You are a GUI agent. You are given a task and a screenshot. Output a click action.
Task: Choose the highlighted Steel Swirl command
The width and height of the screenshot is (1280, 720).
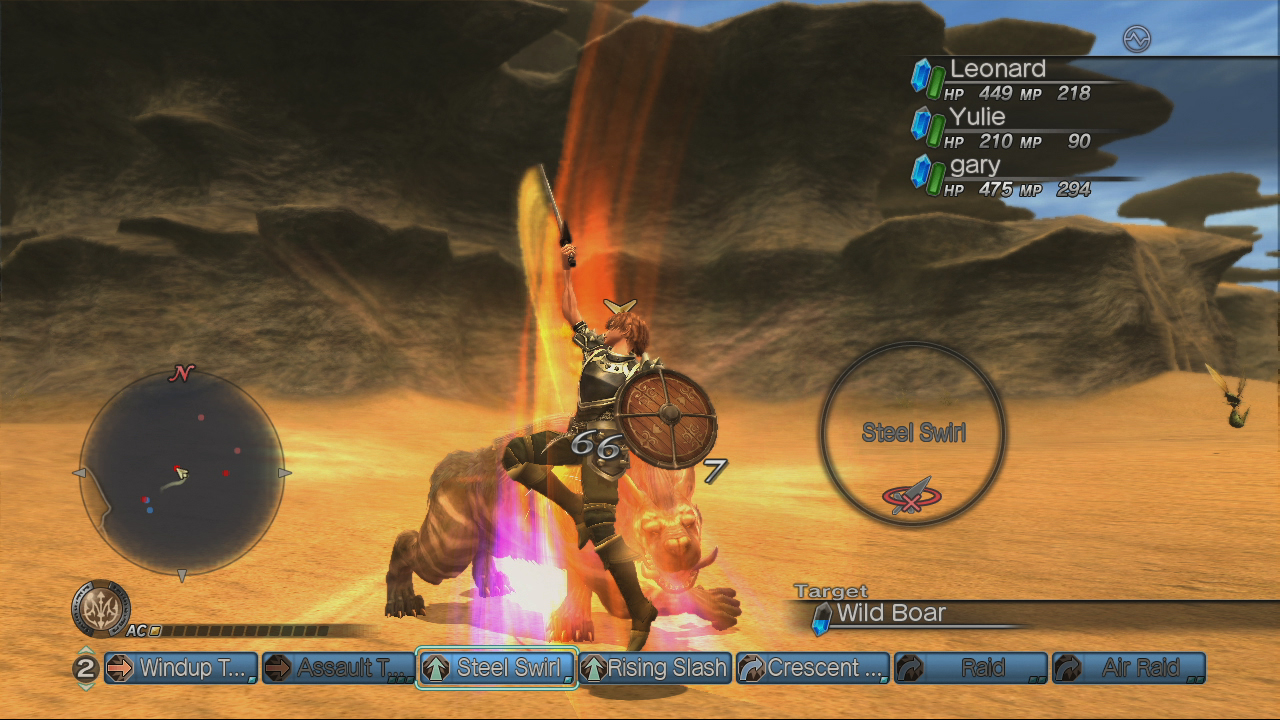pyautogui.click(x=497, y=668)
